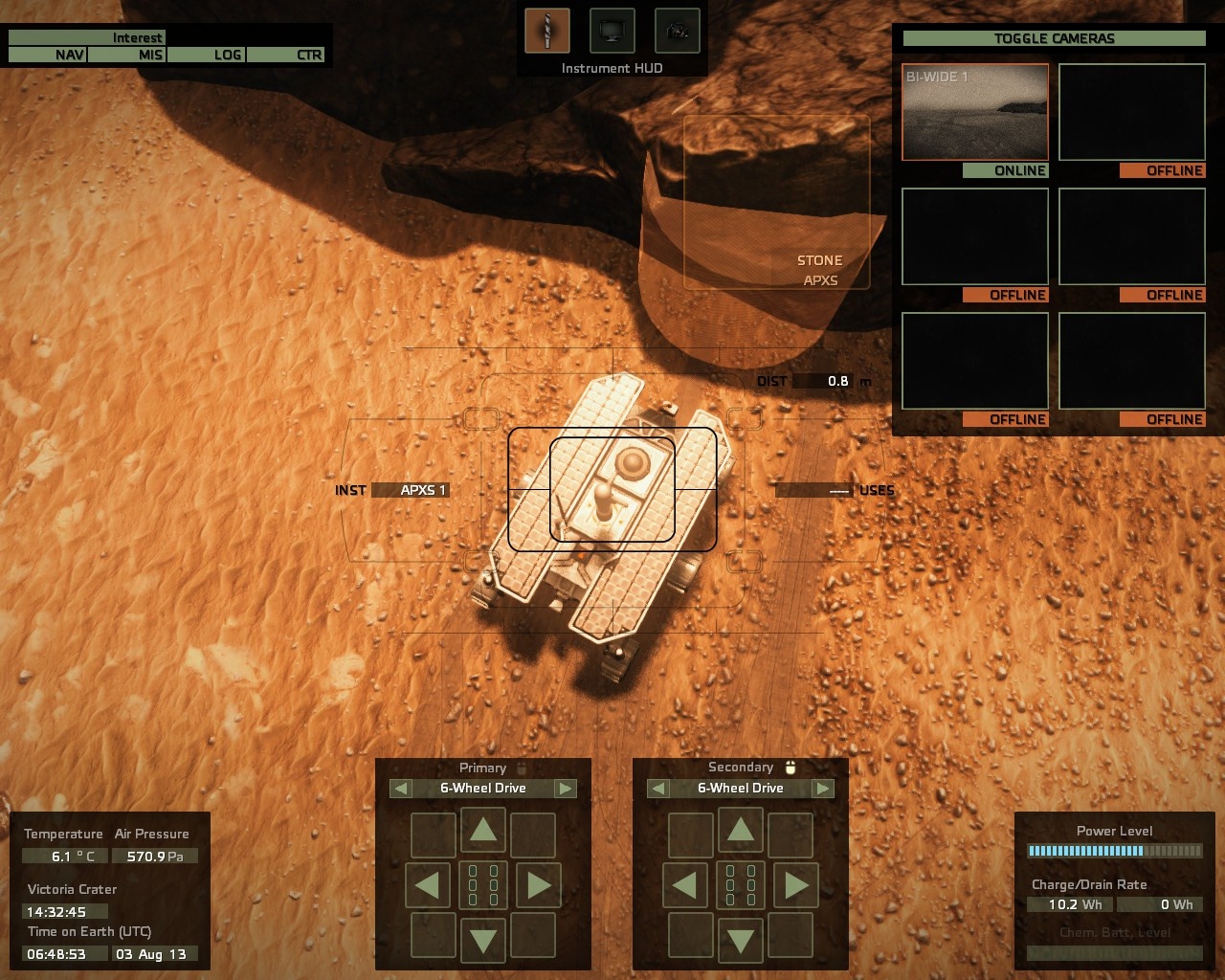
Task: Switch to the MIS tab
Action: coord(128,55)
